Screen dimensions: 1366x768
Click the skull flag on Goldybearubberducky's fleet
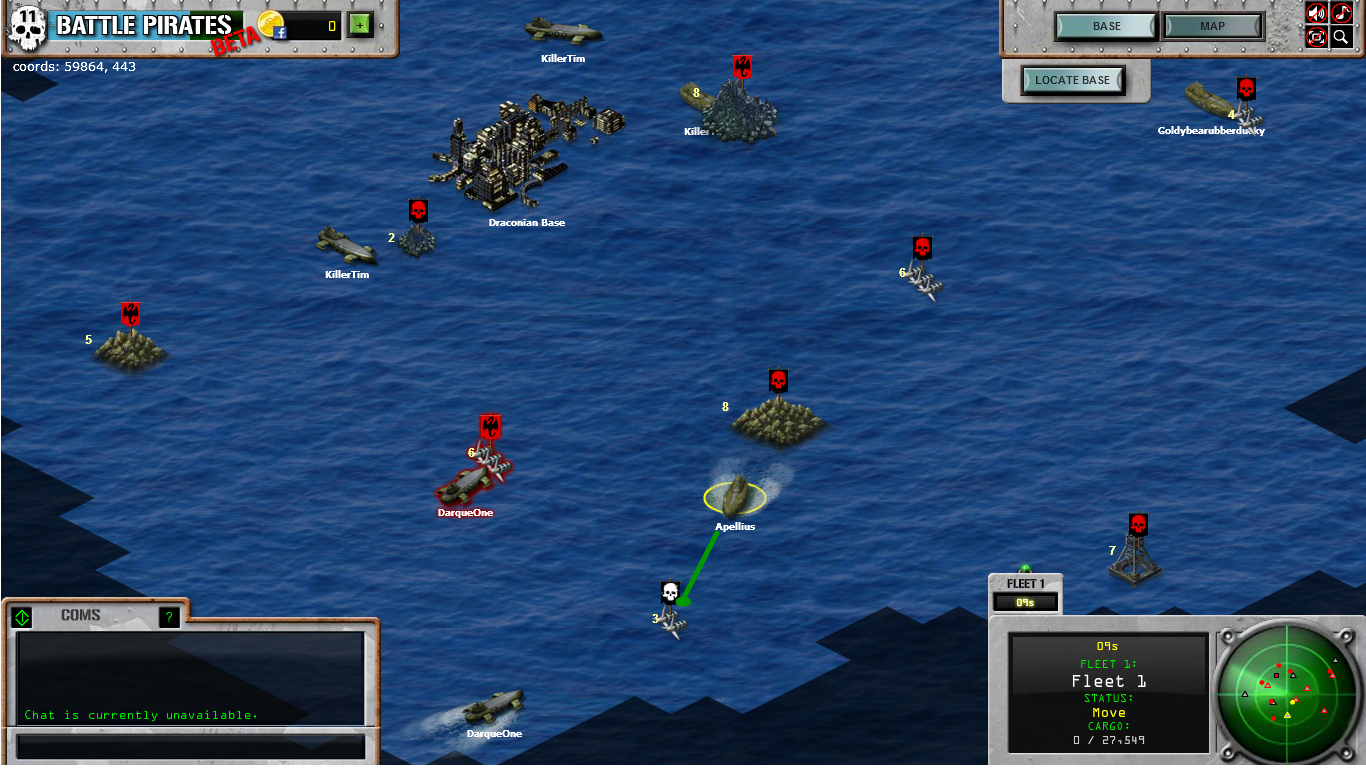pyautogui.click(x=1245, y=86)
